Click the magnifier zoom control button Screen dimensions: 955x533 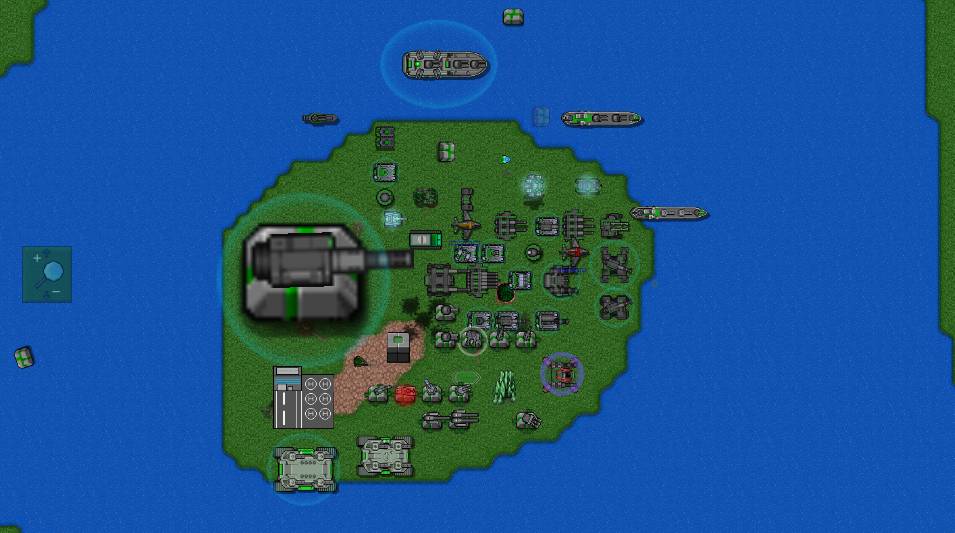coord(47,274)
